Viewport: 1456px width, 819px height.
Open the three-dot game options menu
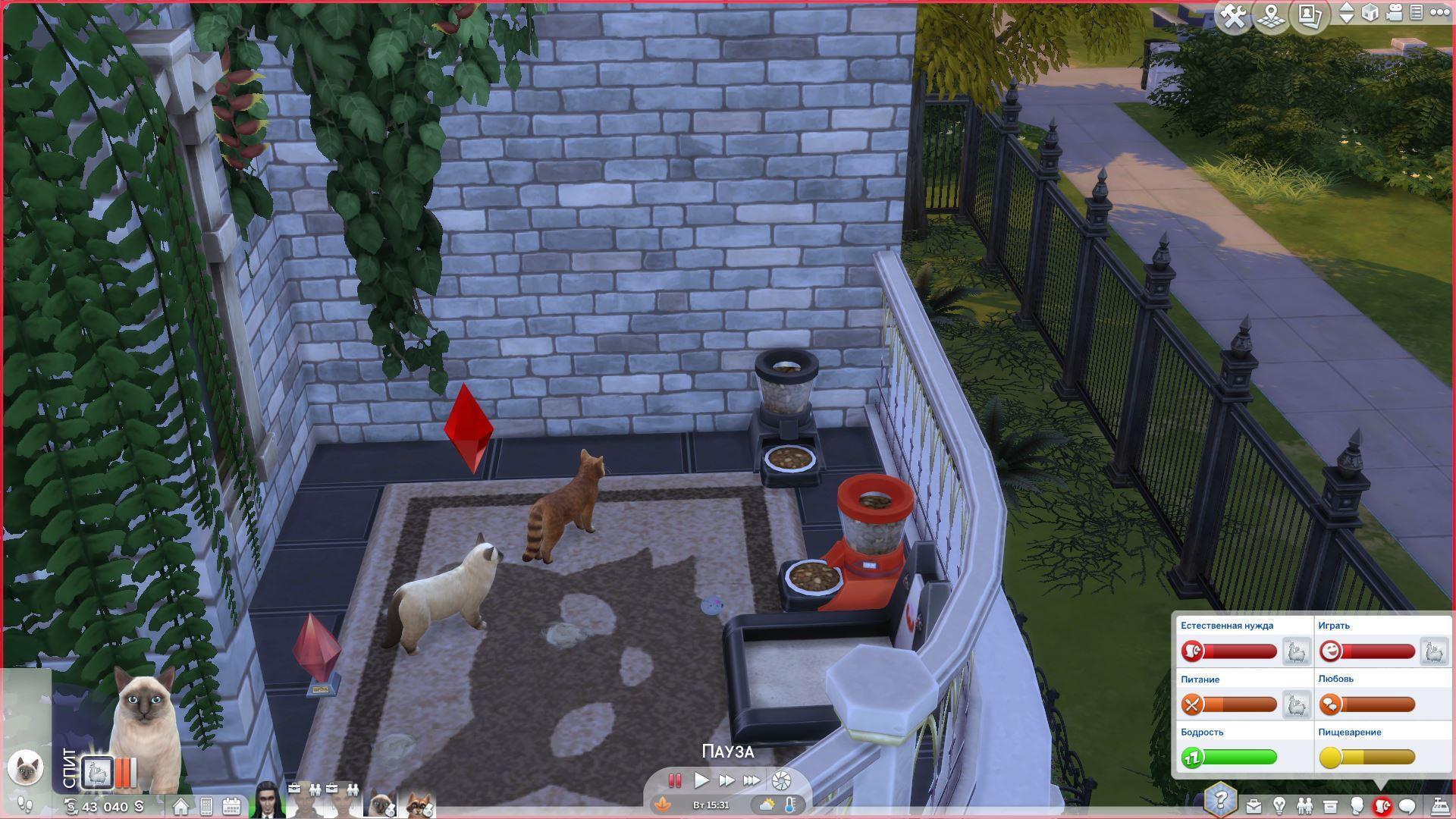tap(1439, 13)
